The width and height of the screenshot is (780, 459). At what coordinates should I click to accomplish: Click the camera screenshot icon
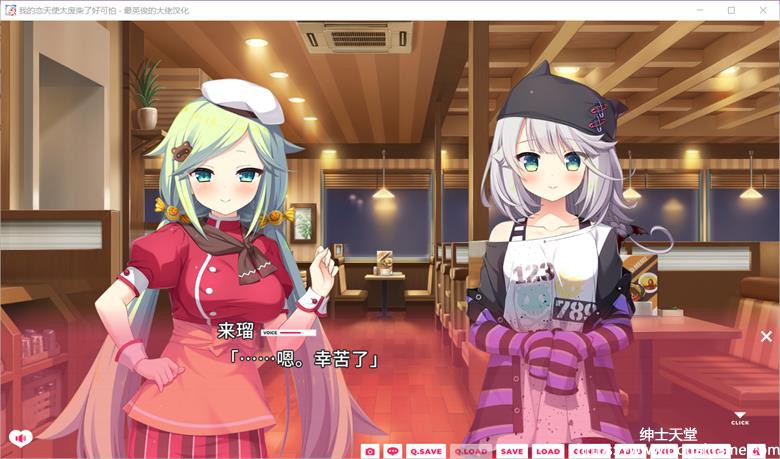coord(370,451)
